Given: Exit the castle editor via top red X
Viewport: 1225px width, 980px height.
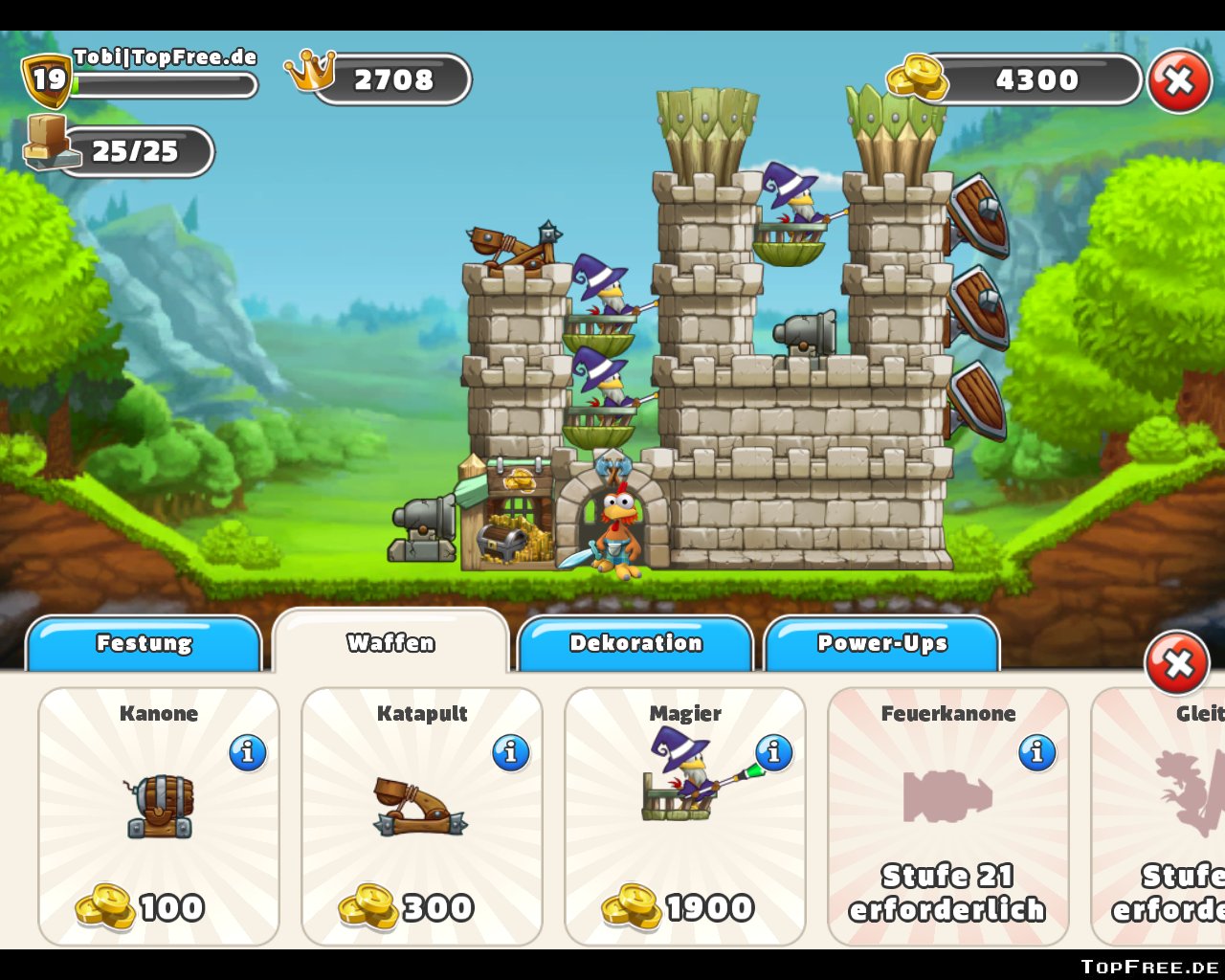Looking at the screenshot, I should [1179, 81].
